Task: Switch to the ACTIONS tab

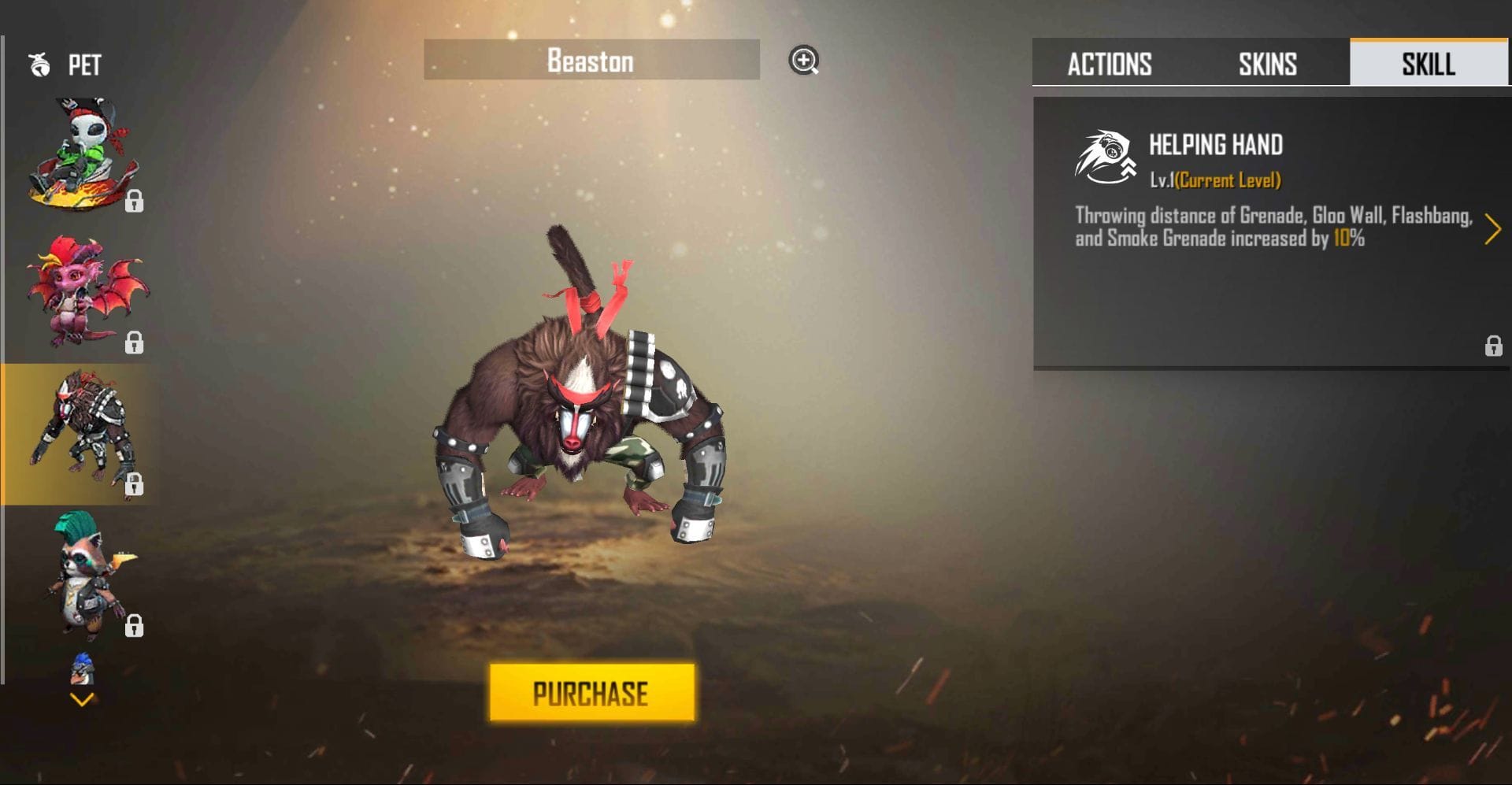Action: point(1110,63)
